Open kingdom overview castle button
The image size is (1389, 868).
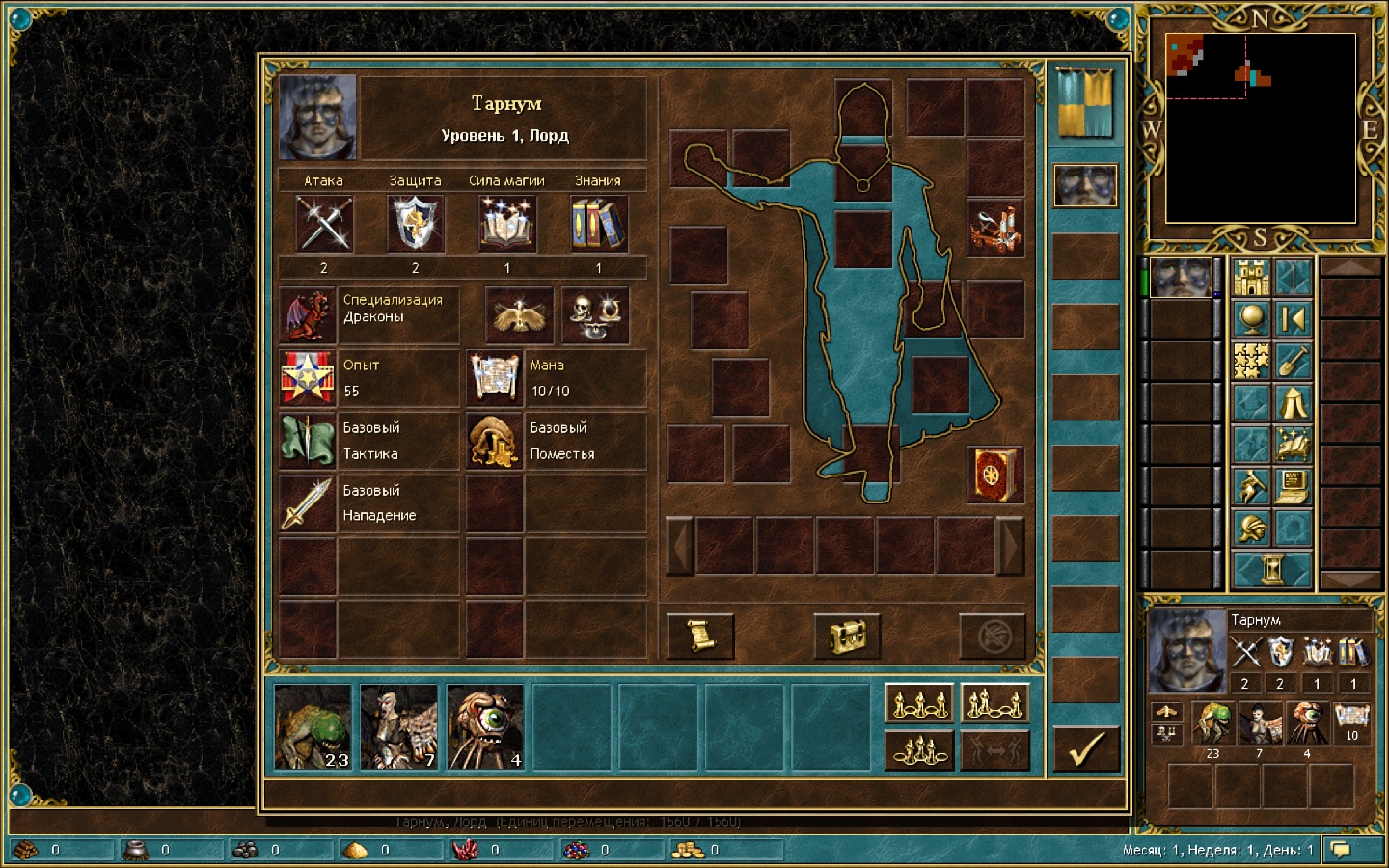pos(1251,278)
